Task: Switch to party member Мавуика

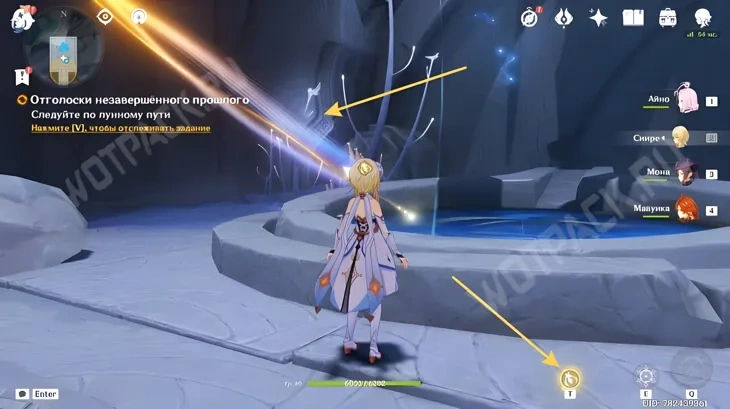Action: (x=688, y=209)
